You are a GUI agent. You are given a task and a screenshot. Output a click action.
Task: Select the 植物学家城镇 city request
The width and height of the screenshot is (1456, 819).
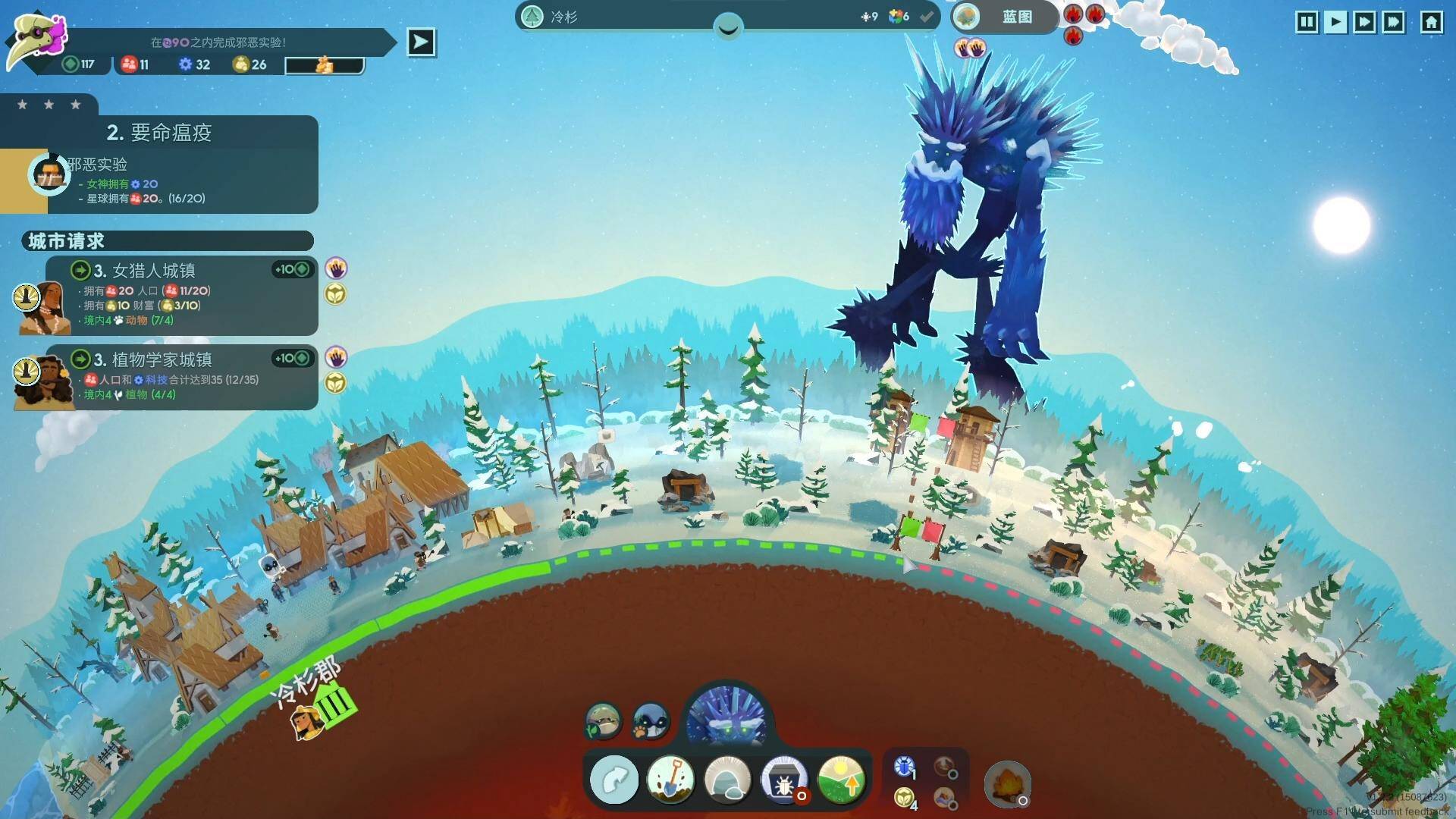click(182, 377)
